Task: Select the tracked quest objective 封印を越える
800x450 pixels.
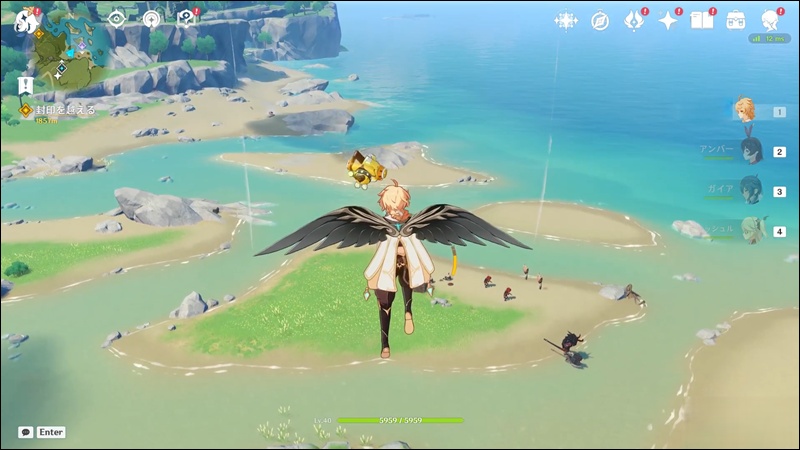Action: pyautogui.click(x=60, y=110)
